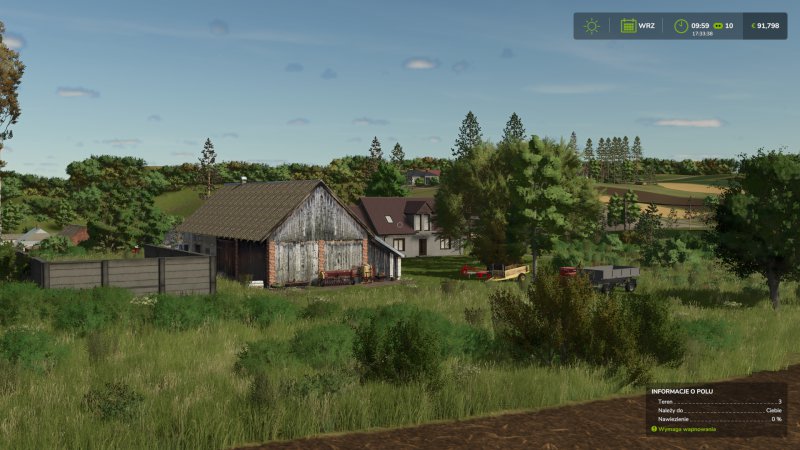Viewport: 800px width, 450px height.
Task: Click the time-speed fast-forward icon
Action: click(716, 26)
